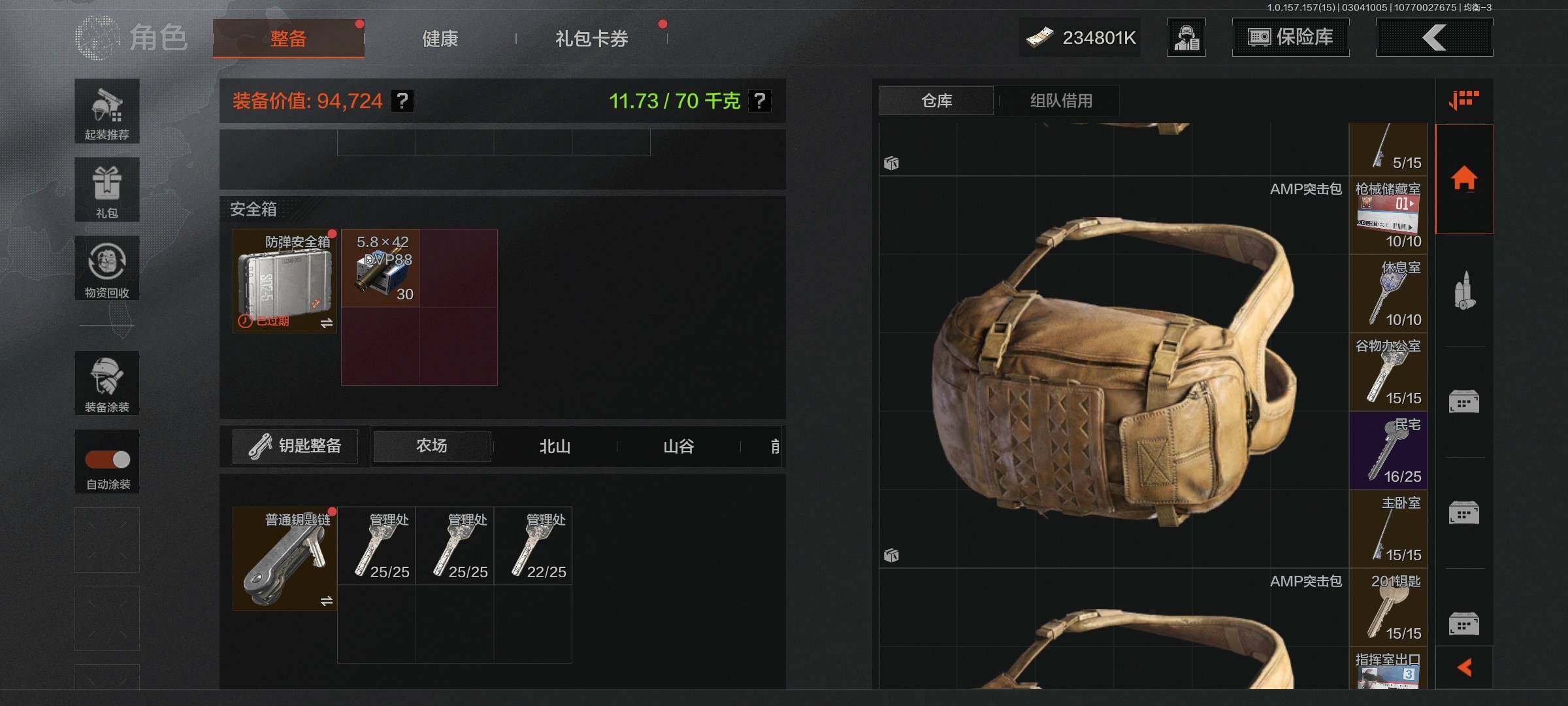This screenshot has width=1568, height=706.
Task: Open 装备涂装 equipment skins
Action: tap(107, 384)
